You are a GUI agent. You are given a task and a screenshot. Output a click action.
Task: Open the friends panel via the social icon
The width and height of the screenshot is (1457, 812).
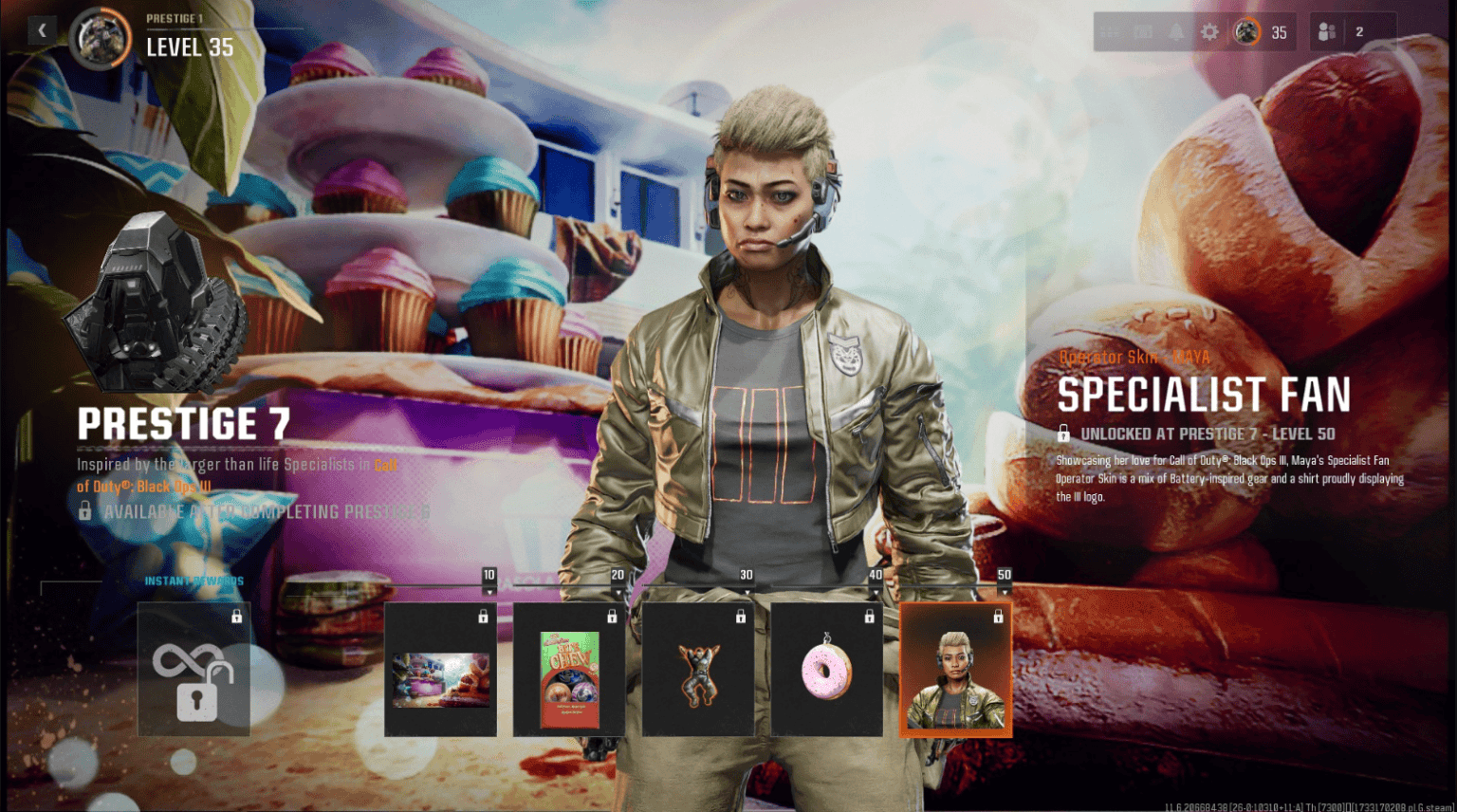click(1326, 31)
